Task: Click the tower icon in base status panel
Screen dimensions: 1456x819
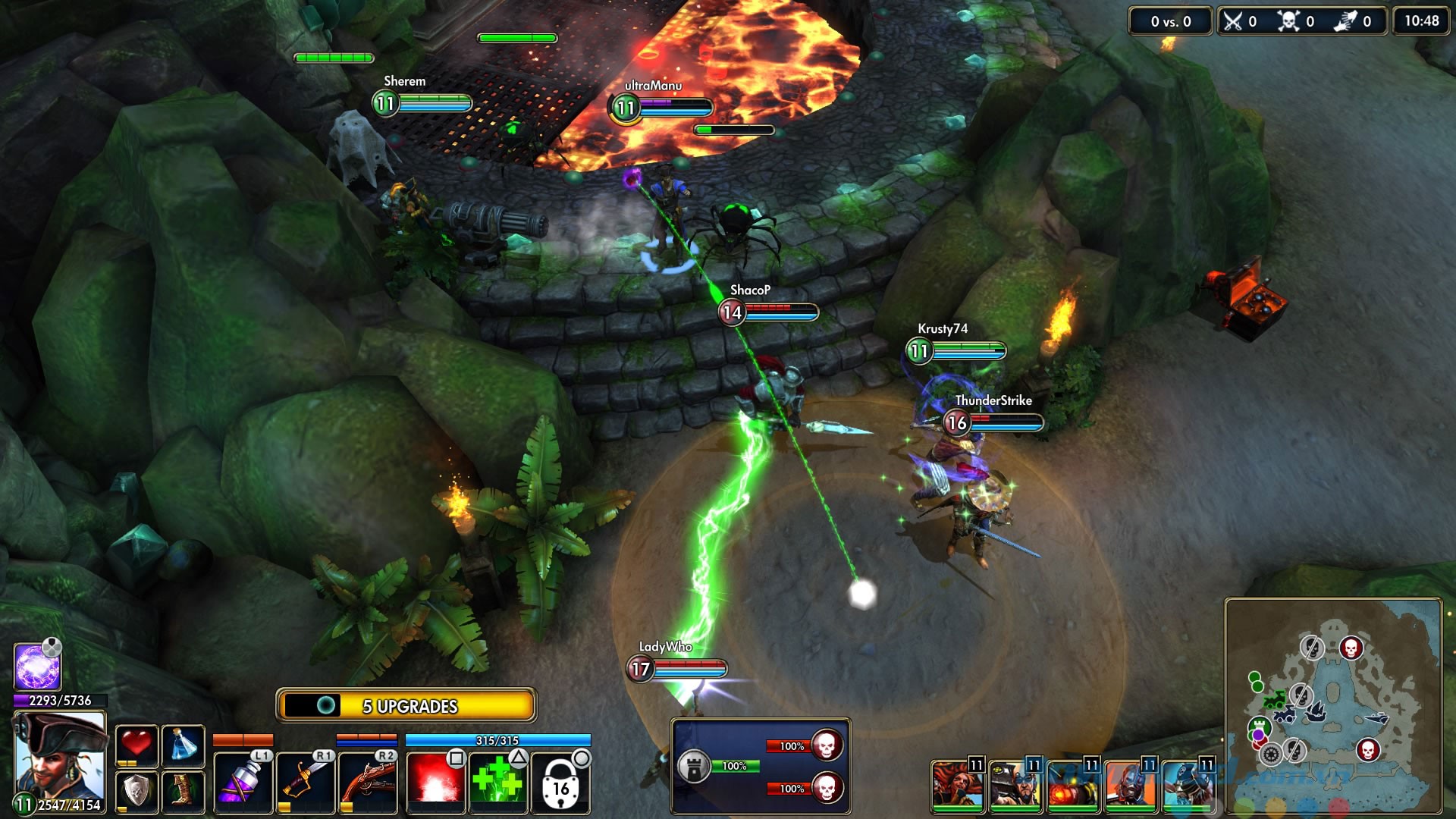Action: tap(693, 766)
